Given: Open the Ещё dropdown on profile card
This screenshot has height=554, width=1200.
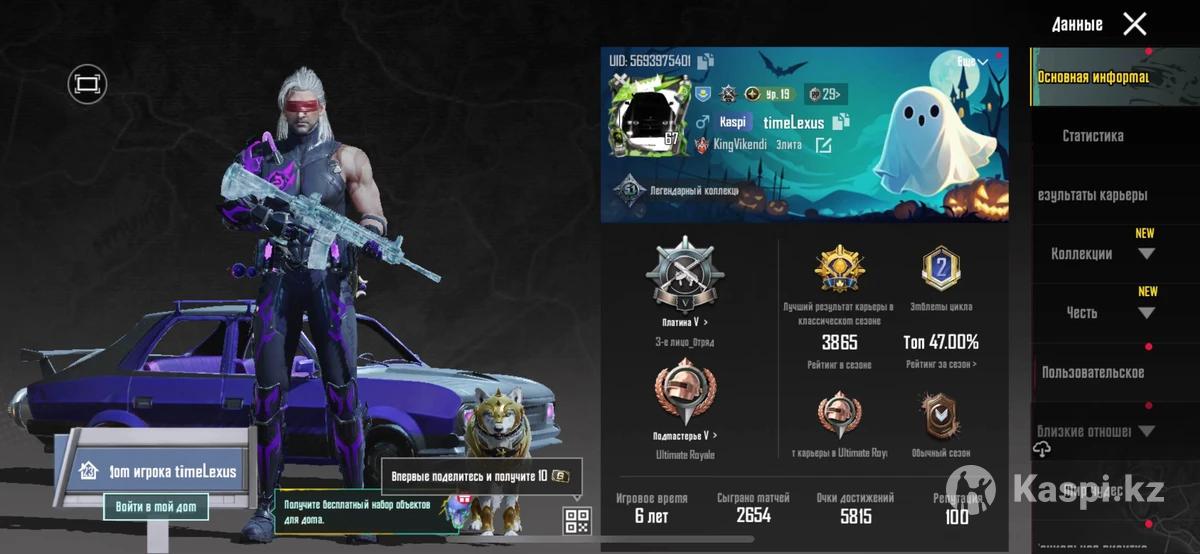Looking at the screenshot, I should click(972, 62).
